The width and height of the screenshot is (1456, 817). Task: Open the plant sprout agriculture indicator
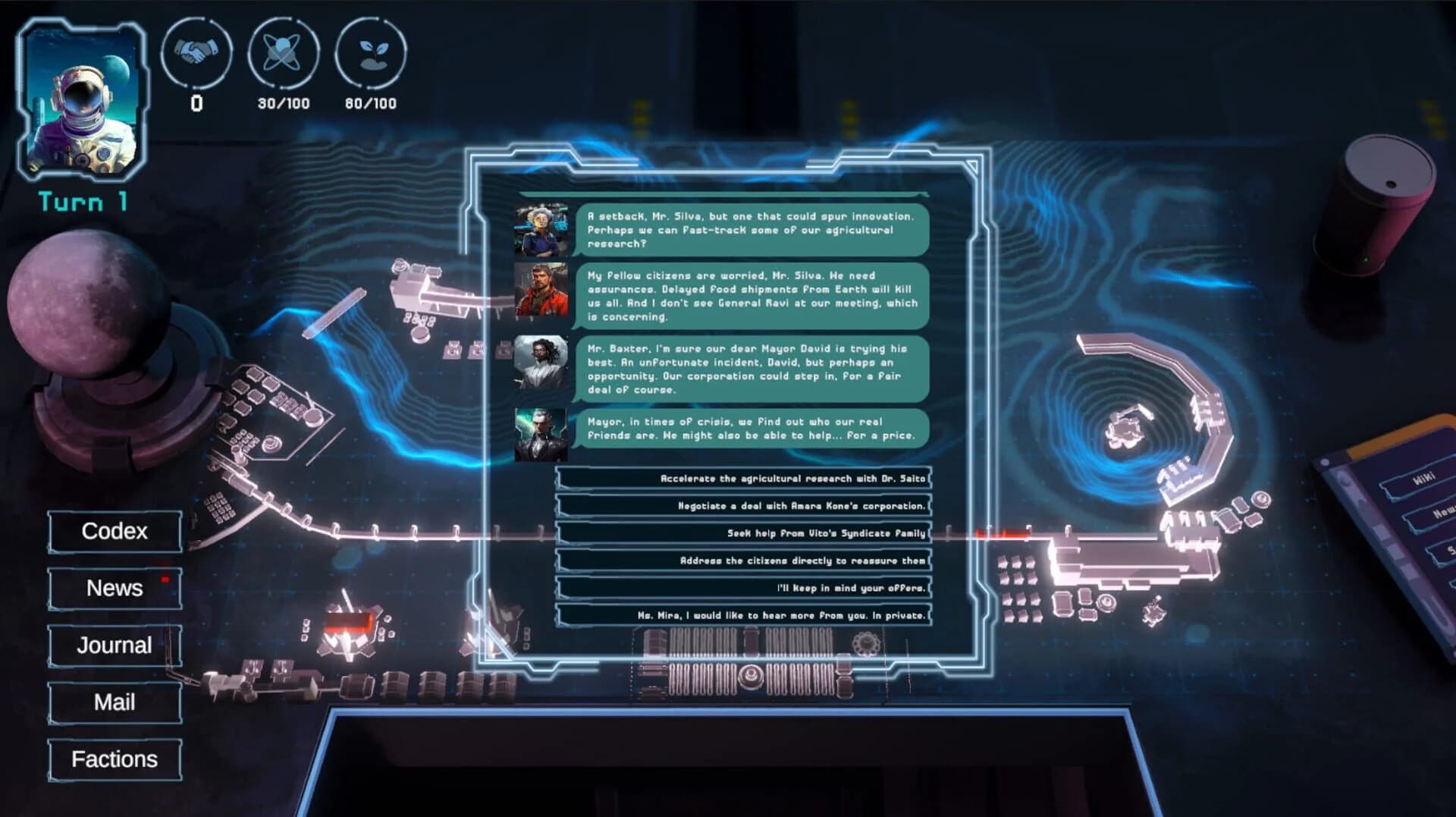click(371, 55)
